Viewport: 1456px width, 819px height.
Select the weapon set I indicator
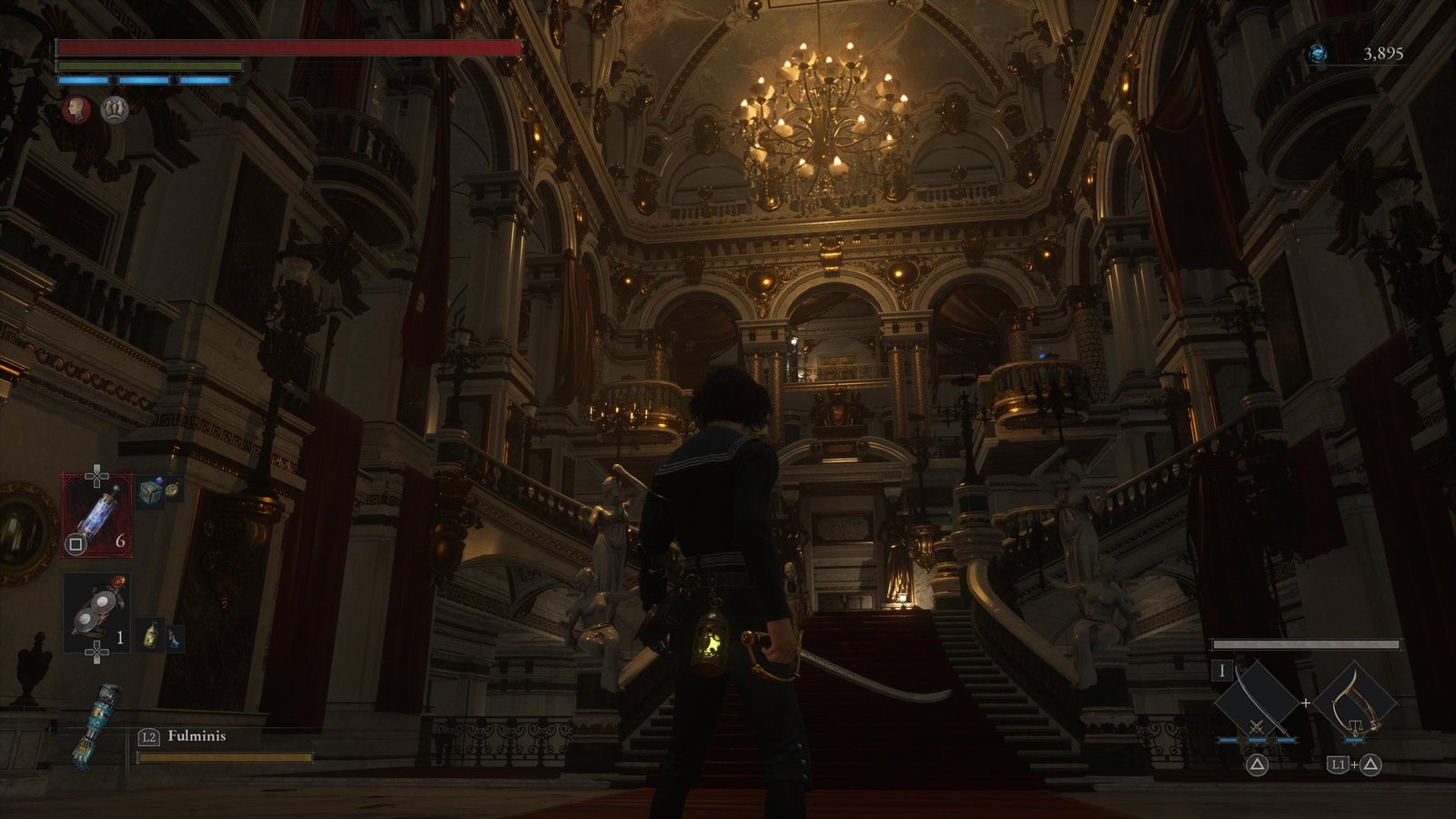coord(1222,672)
